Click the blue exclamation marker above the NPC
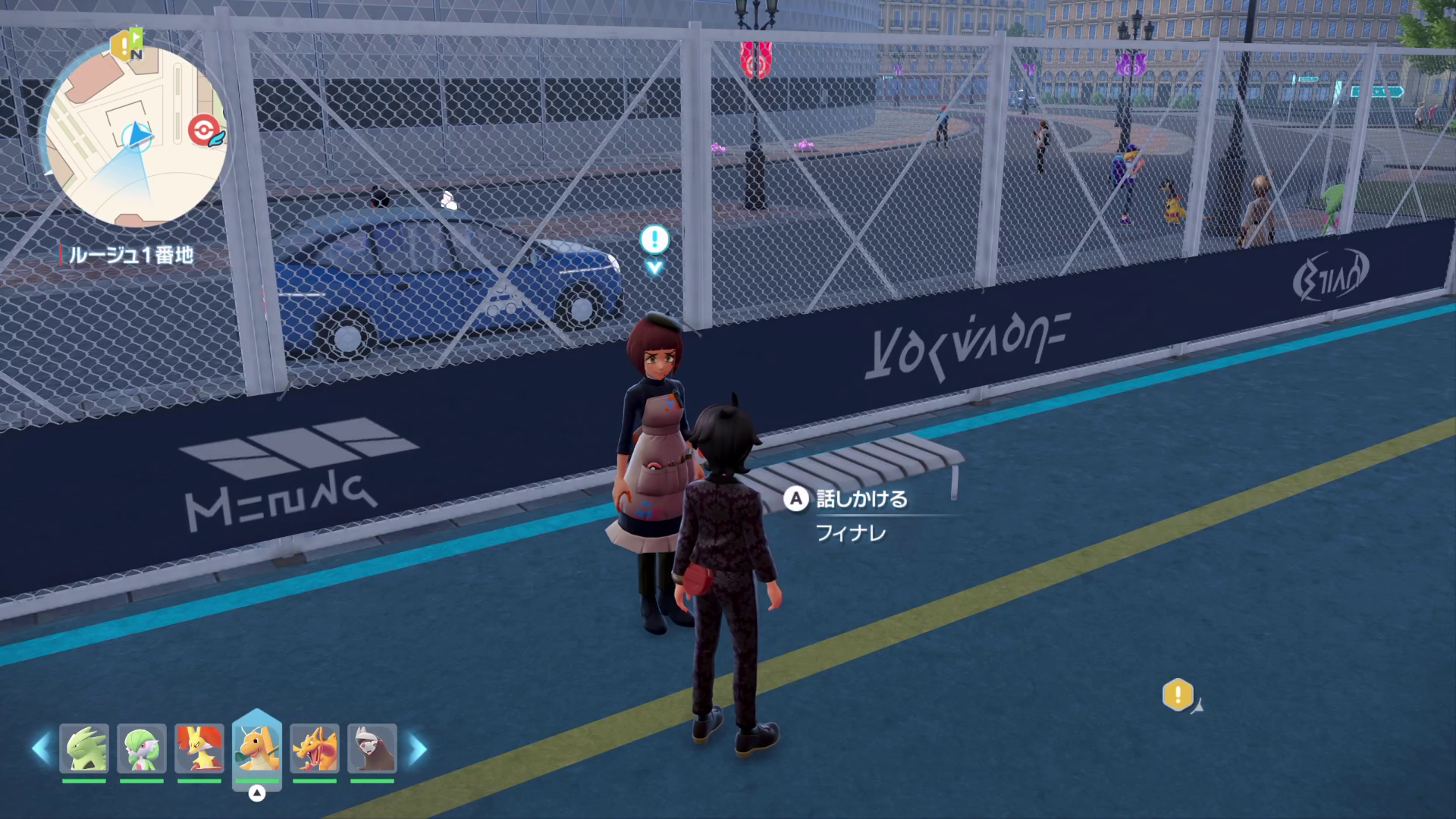 point(654,240)
